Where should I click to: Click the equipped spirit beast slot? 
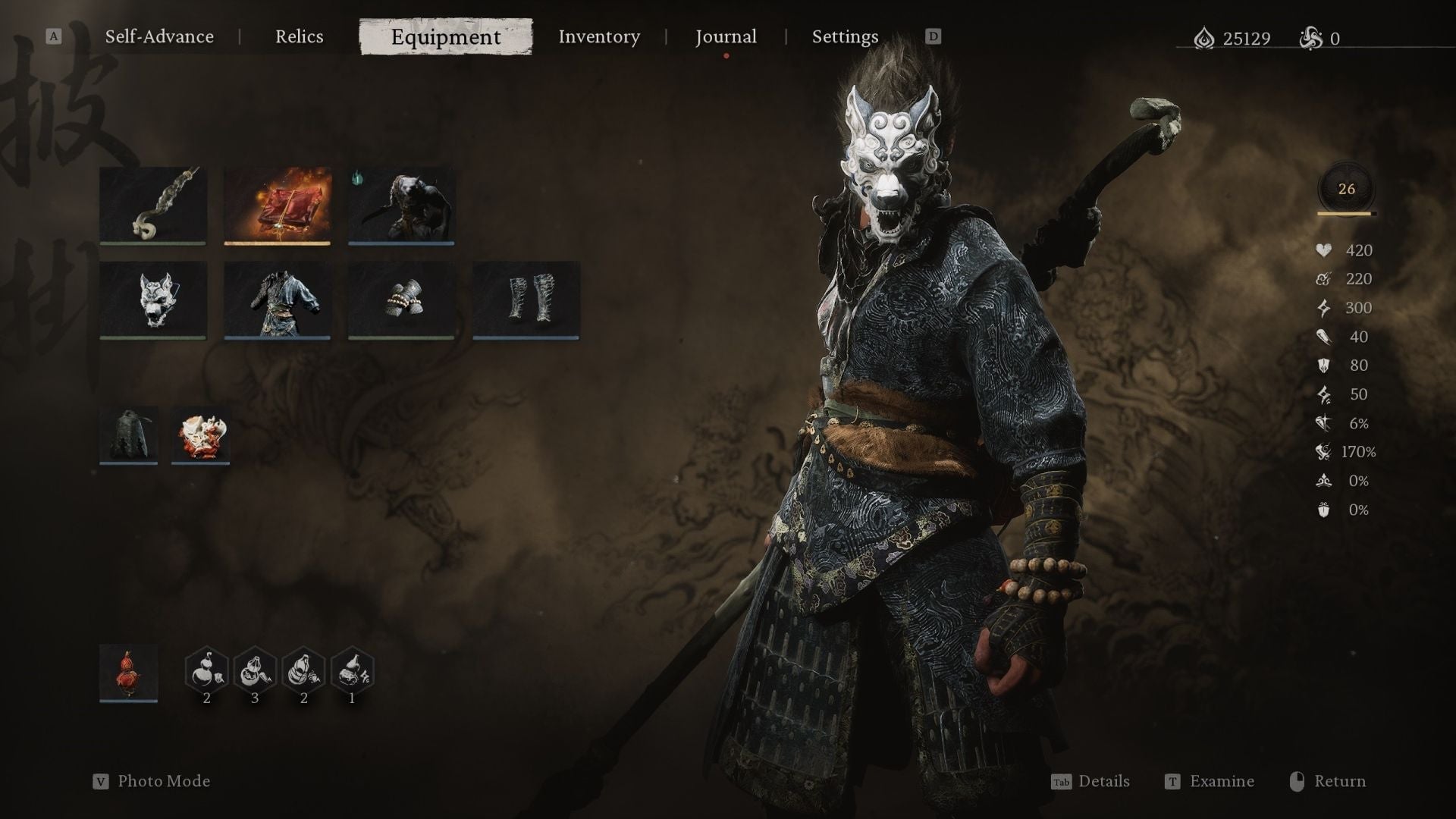[x=401, y=205]
